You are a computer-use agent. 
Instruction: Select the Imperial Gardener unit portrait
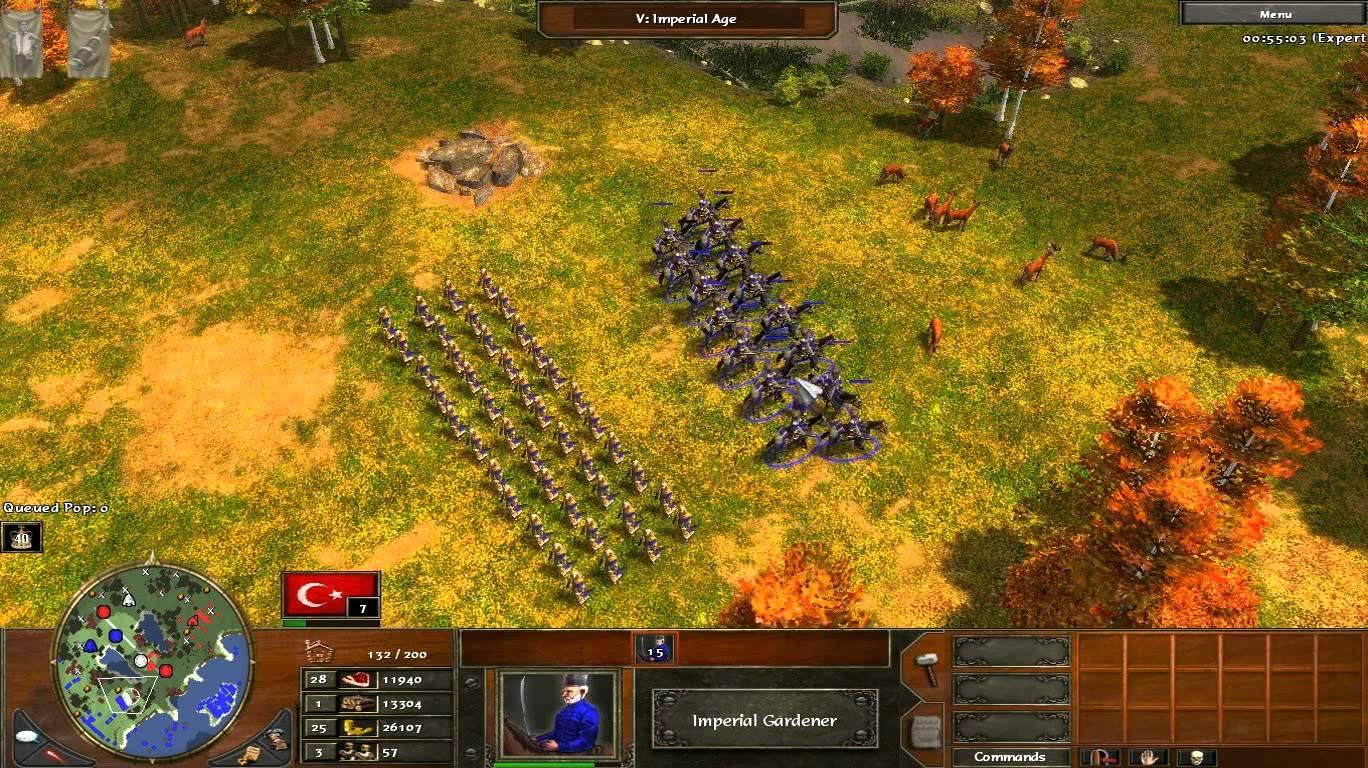point(557,712)
